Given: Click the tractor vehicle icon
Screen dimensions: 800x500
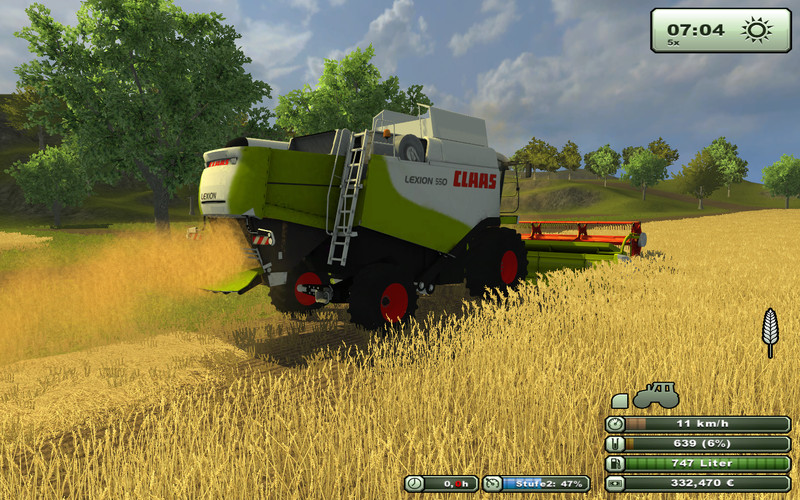Looking at the screenshot, I should pos(656,395).
